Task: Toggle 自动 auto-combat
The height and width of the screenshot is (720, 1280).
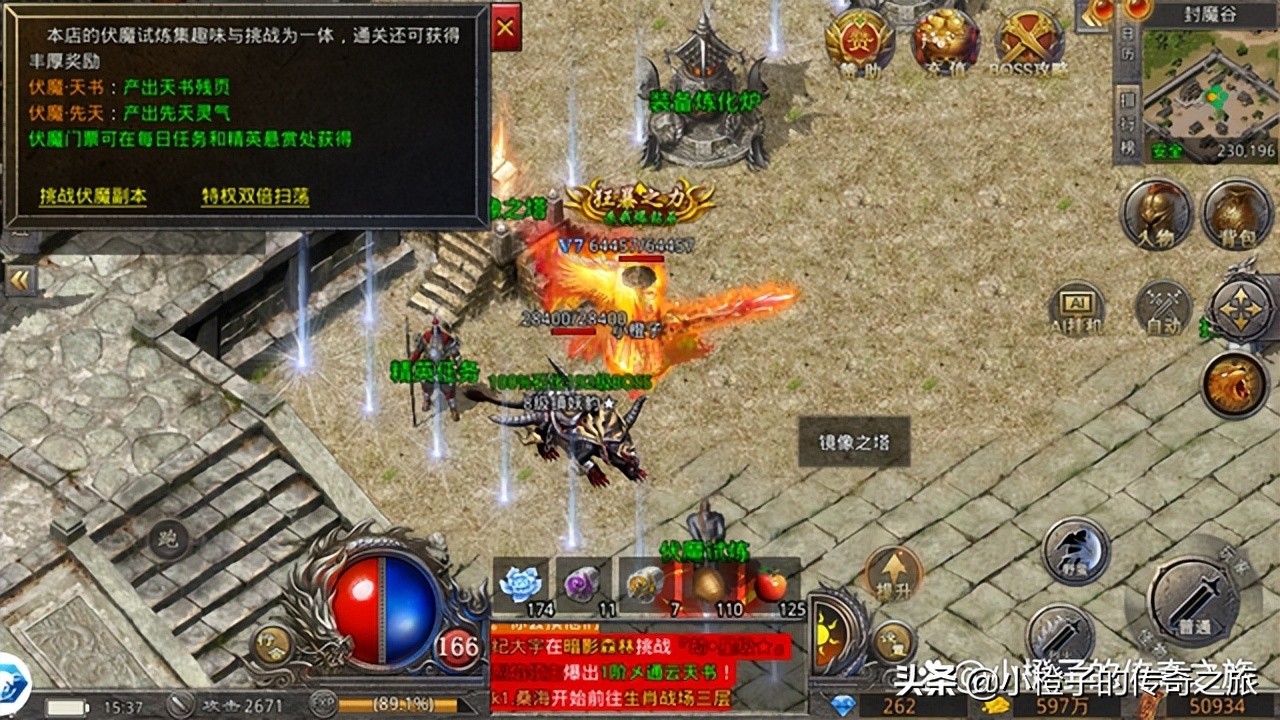Action: (1164, 309)
